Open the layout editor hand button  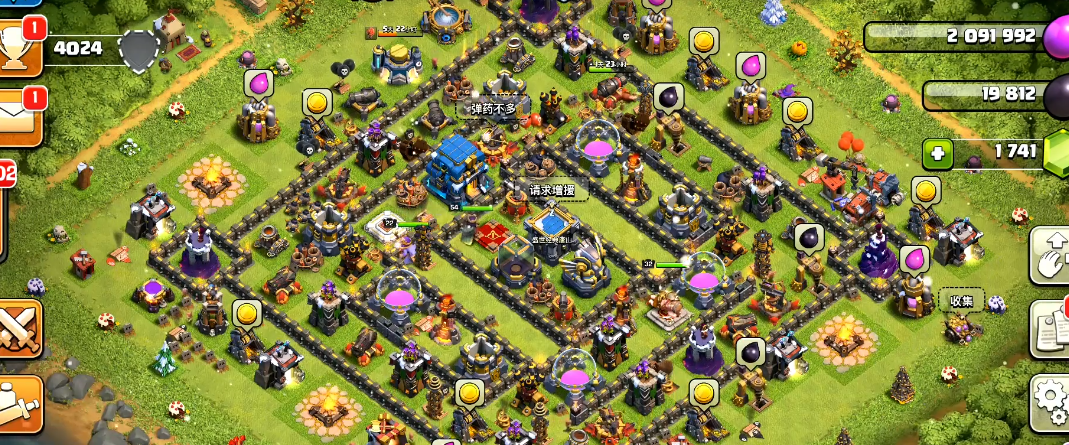tap(1050, 255)
